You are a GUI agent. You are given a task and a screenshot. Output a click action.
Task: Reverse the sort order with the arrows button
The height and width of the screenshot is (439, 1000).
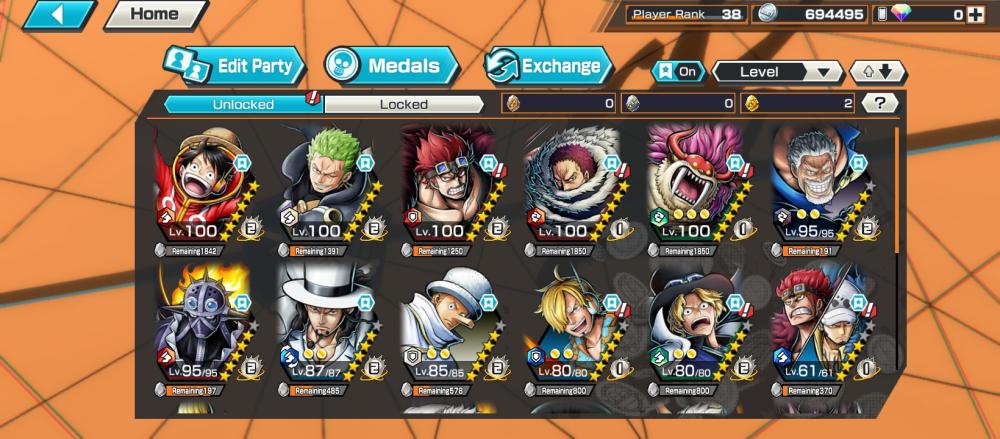pos(877,72)
